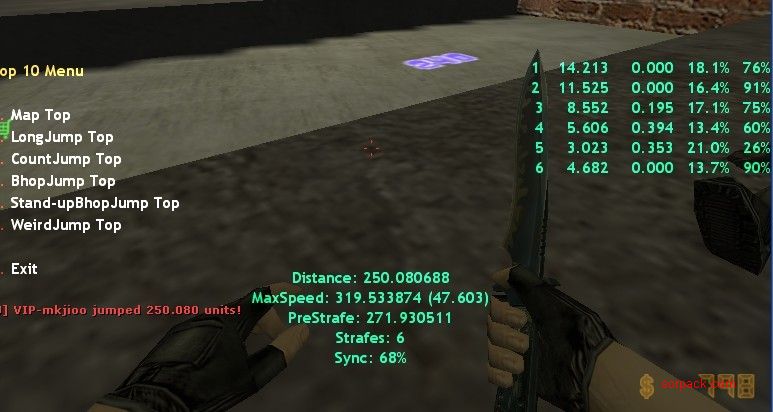Open Stand-upBhopJump Top list
Image resolution: width=773 pixels, height=412 pixels.
[x=94, y=203]
